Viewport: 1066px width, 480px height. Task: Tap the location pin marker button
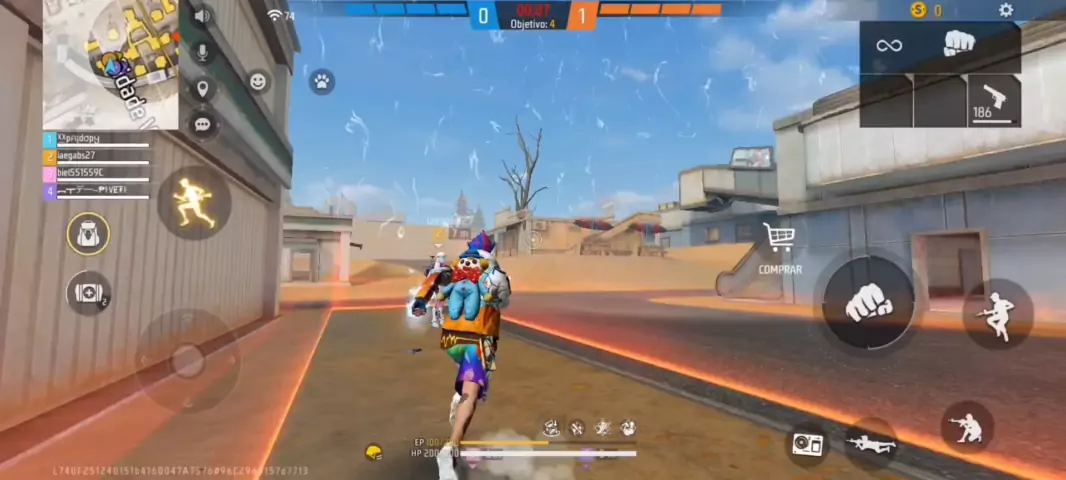click(203, 88)
